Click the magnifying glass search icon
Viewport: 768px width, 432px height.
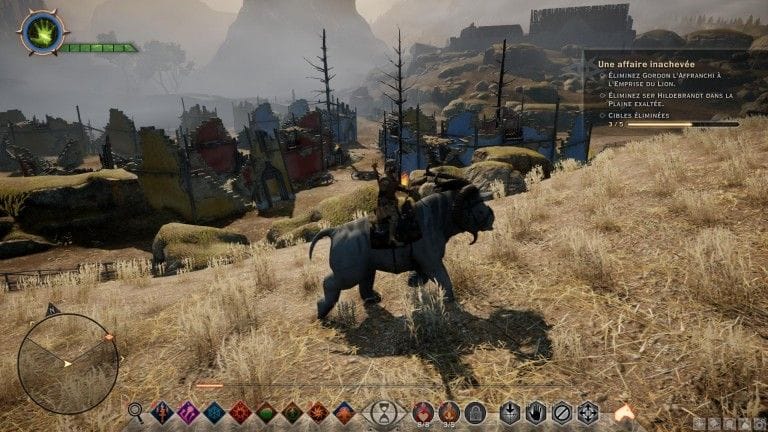tap(136, 411)
